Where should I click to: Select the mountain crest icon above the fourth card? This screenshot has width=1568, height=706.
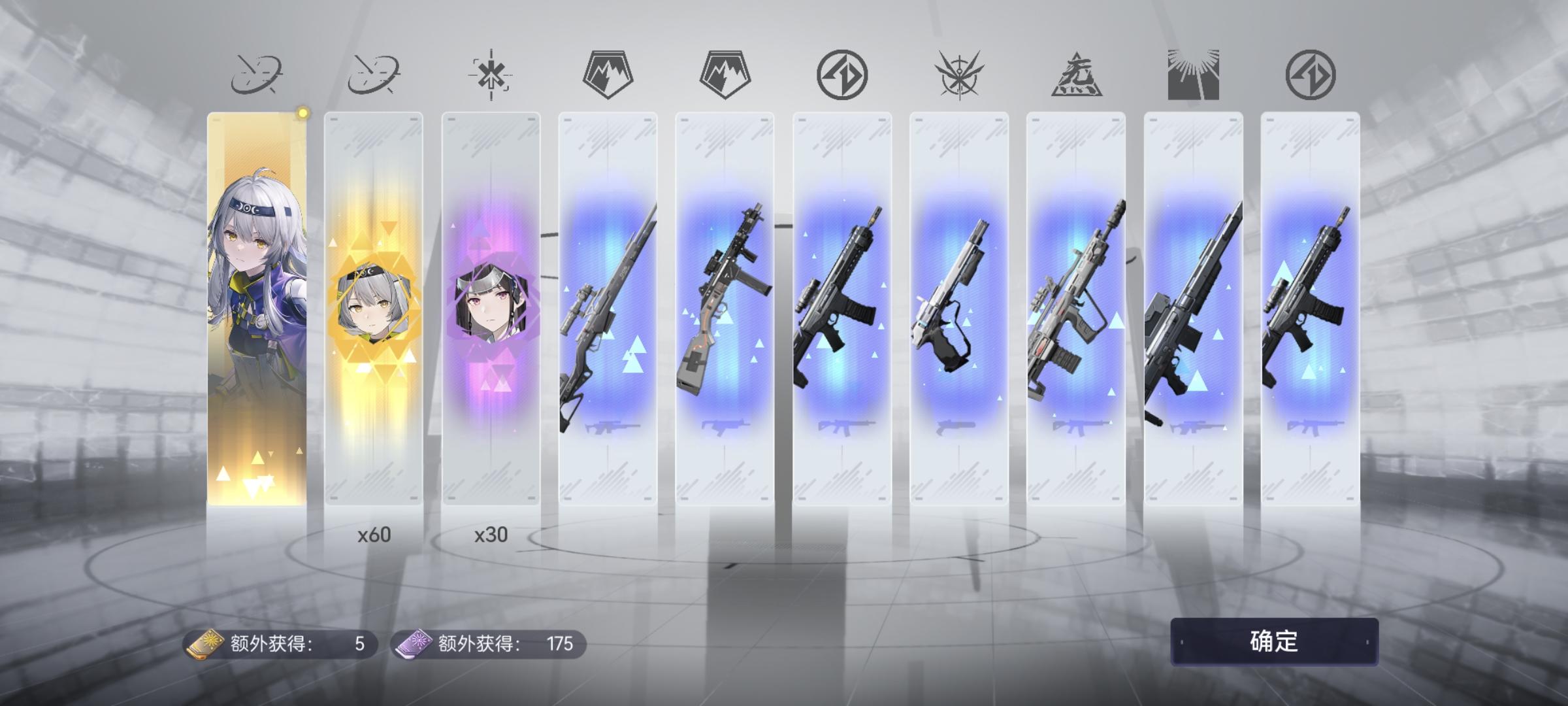608,75
